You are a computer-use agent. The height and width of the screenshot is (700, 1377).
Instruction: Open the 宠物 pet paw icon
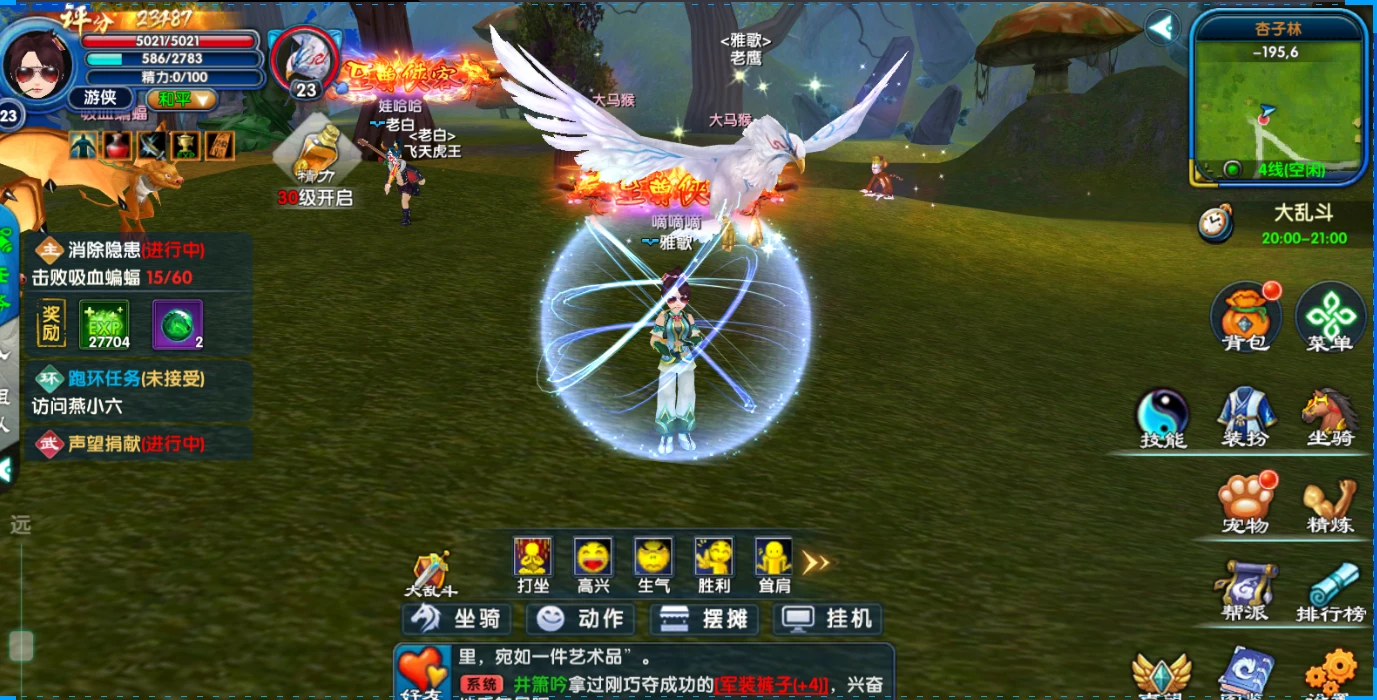click(x=1245, y=502)
